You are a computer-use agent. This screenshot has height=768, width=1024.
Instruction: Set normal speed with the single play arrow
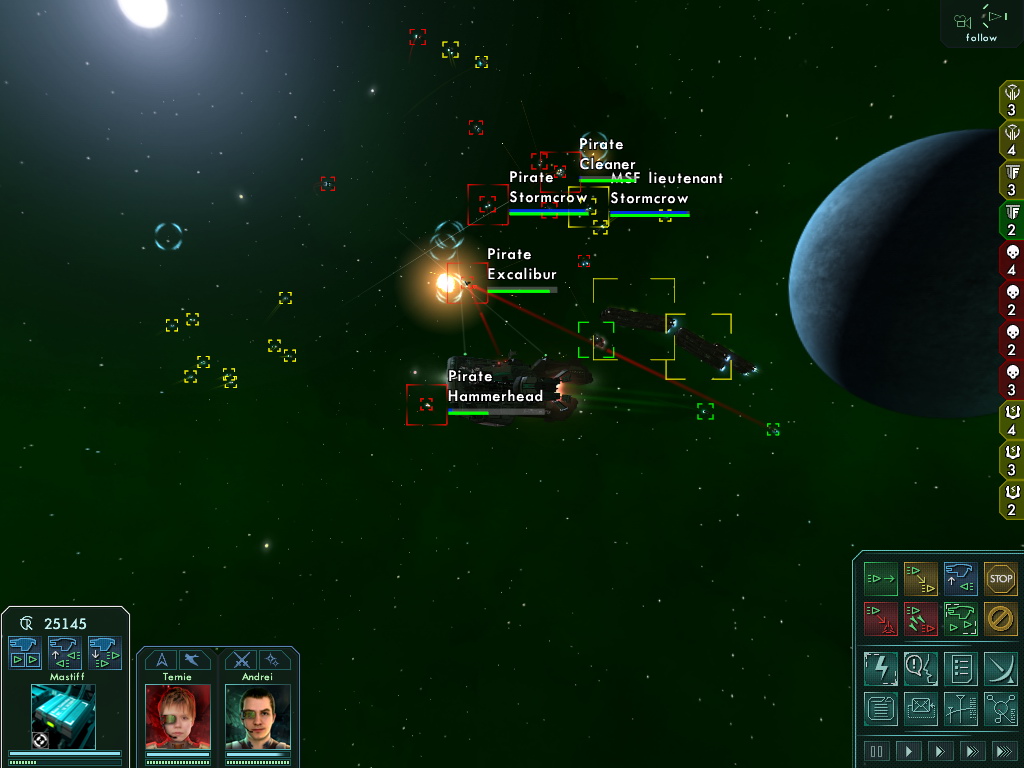909,751
